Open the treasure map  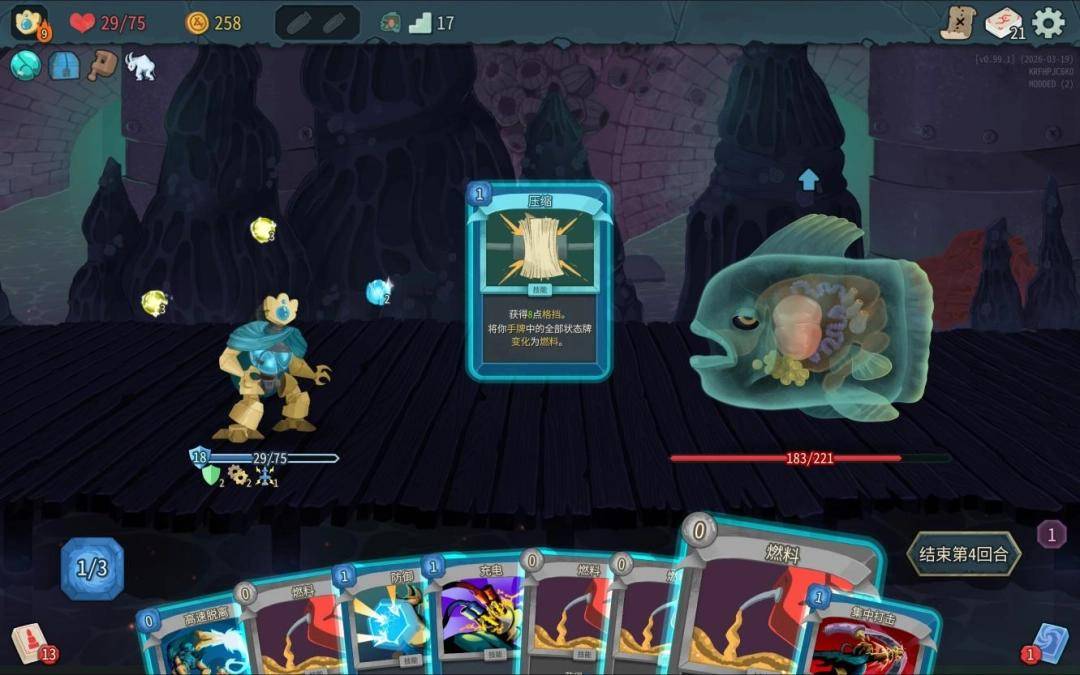(958, 22)
